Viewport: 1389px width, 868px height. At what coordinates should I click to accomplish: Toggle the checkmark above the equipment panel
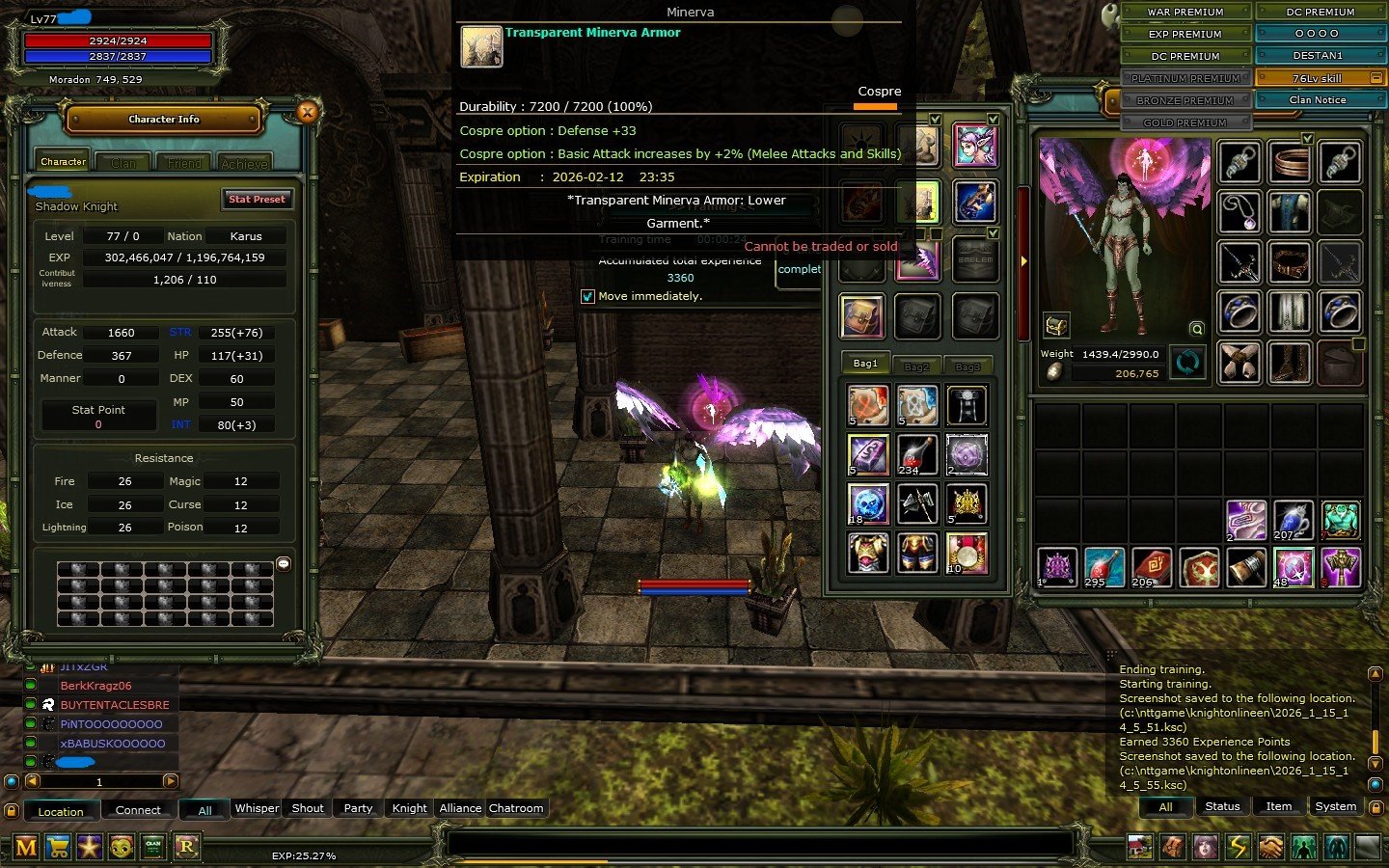tap(1308, 138)
